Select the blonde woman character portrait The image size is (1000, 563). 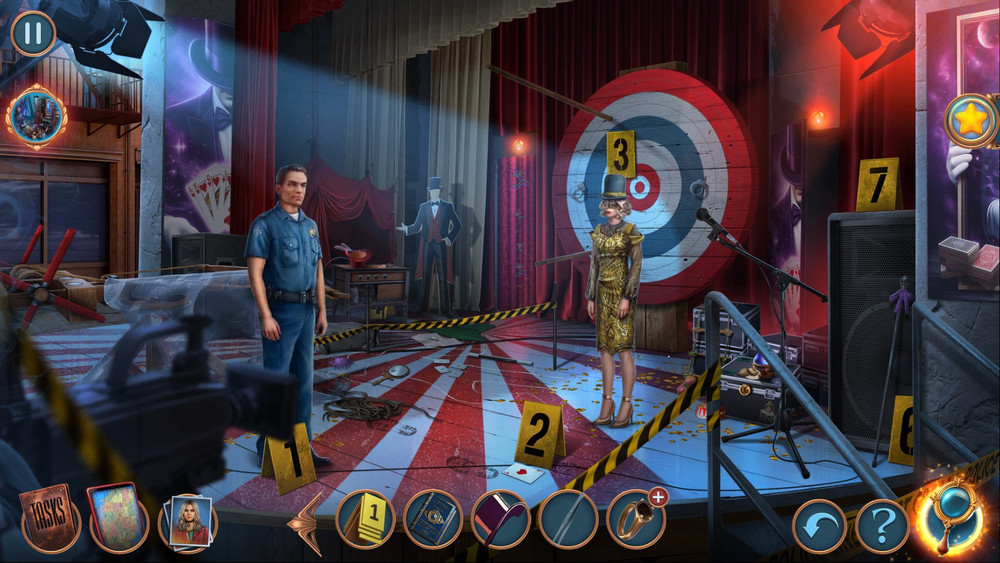pyautogui.click(x=187, y=522)
